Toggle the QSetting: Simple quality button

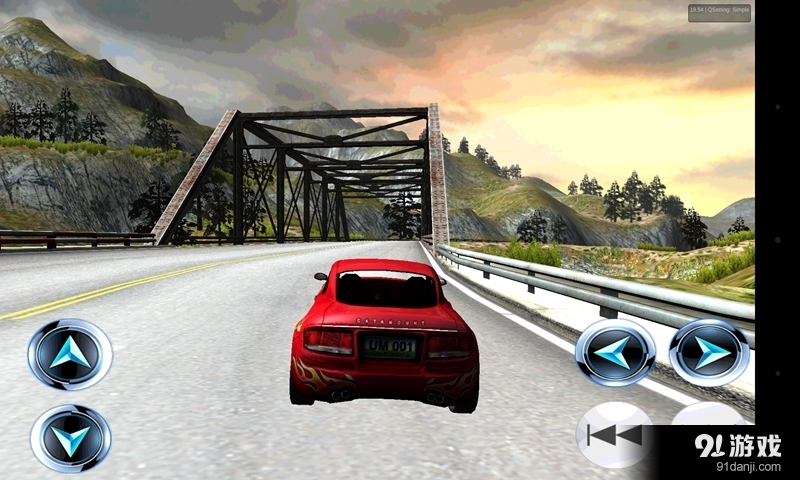pyautogui.click(x=718, y=12)
